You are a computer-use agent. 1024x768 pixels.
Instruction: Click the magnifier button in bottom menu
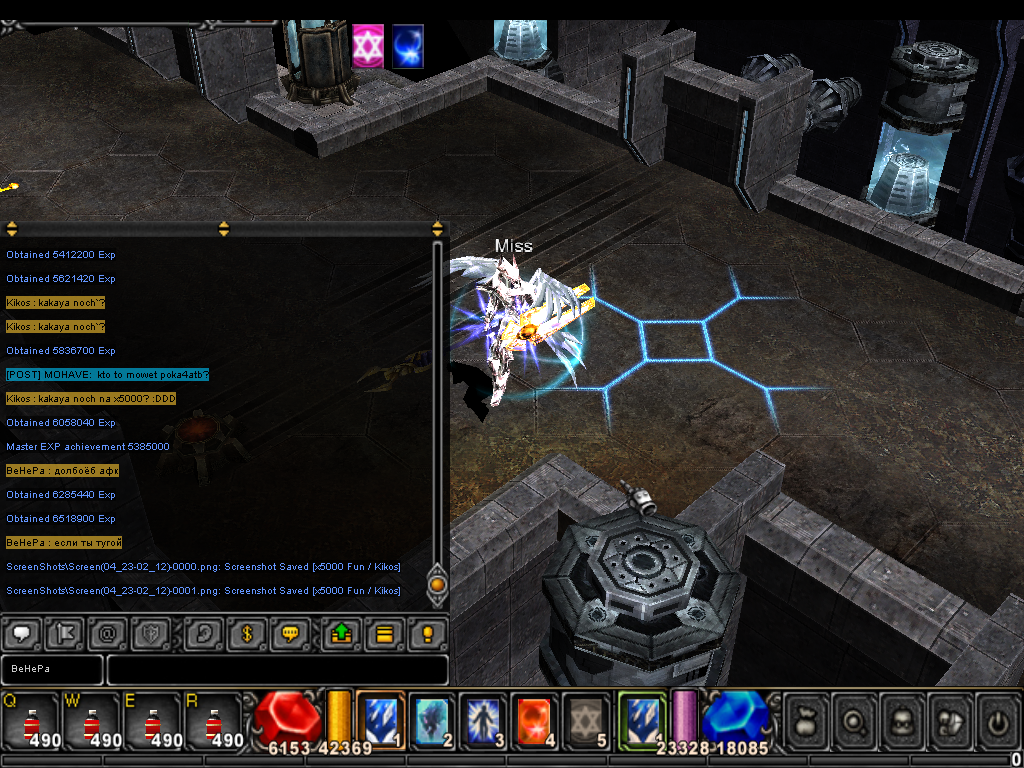[854, 719]
